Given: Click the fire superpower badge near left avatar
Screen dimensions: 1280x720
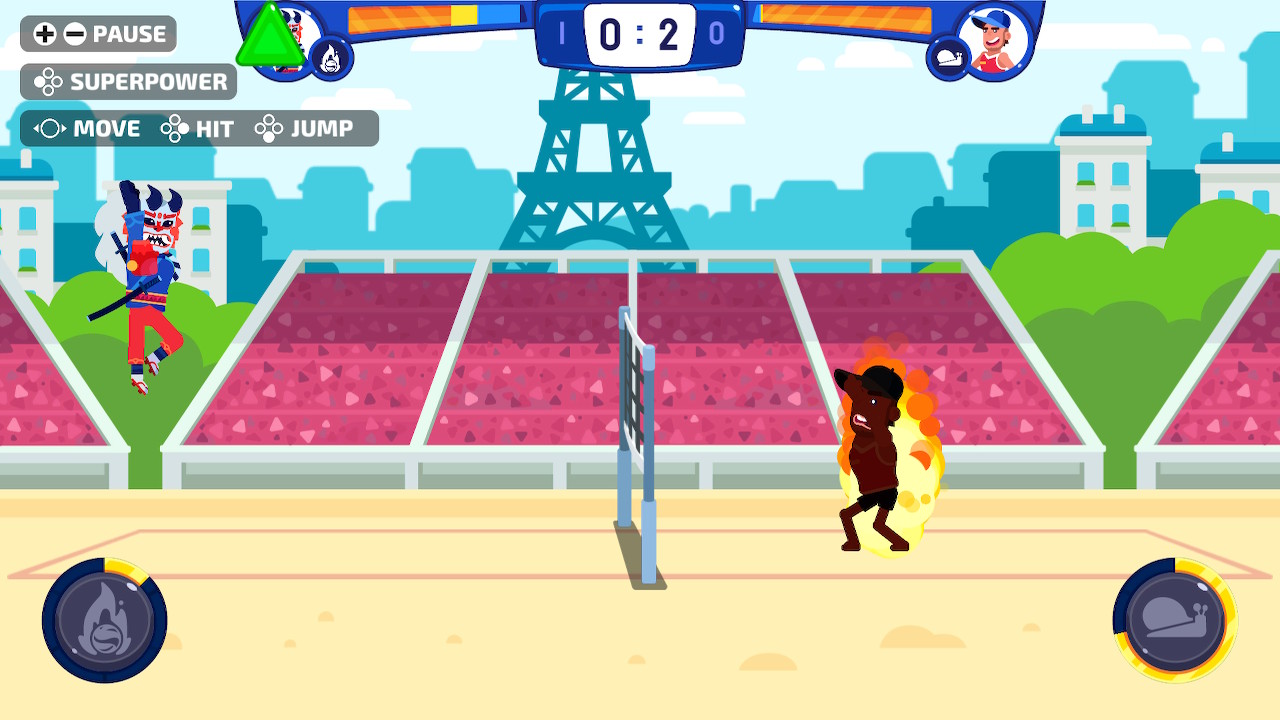Looking at the screenshot, I should (332, 58).
